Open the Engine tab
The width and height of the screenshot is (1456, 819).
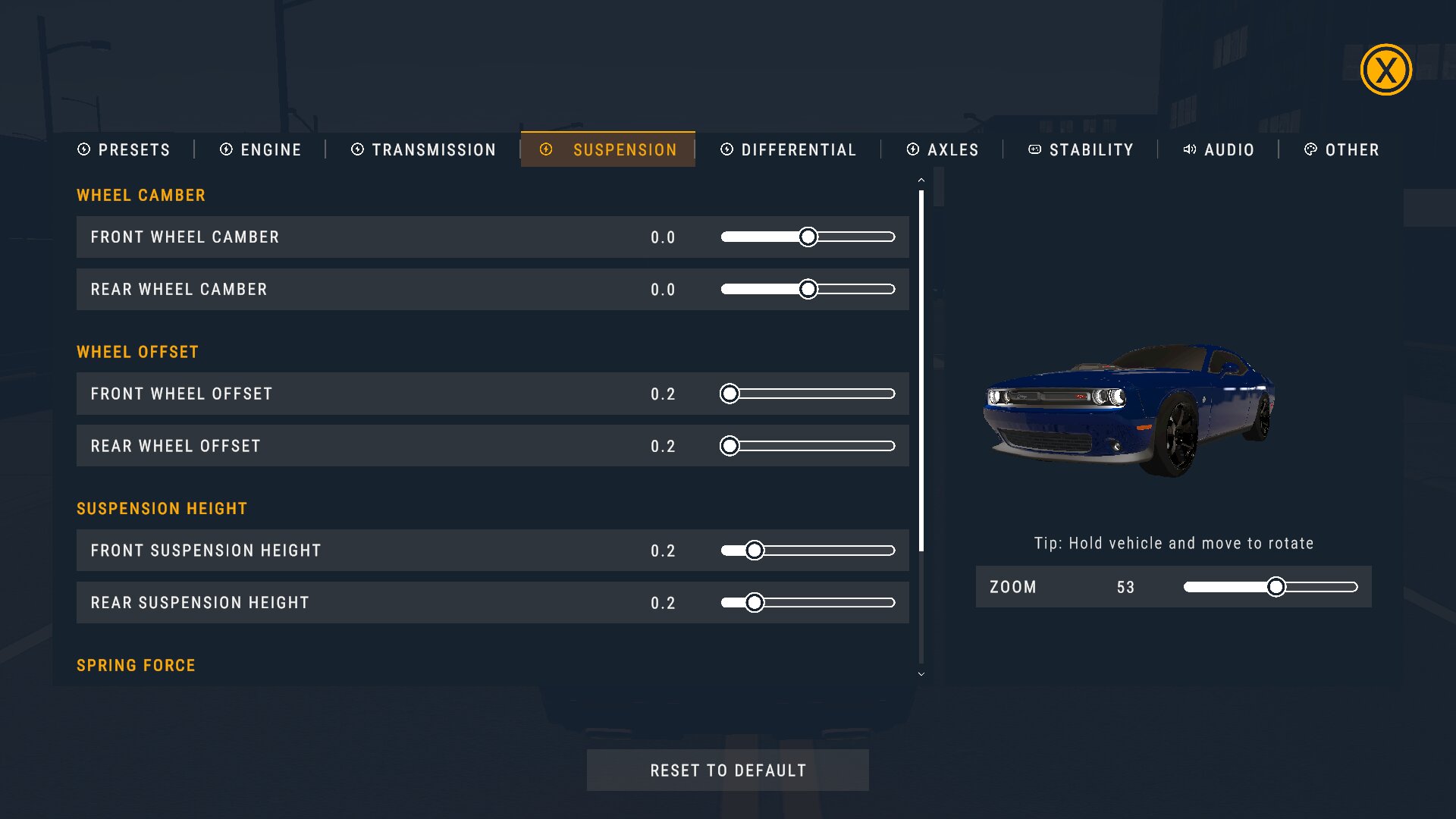point(261,150)
